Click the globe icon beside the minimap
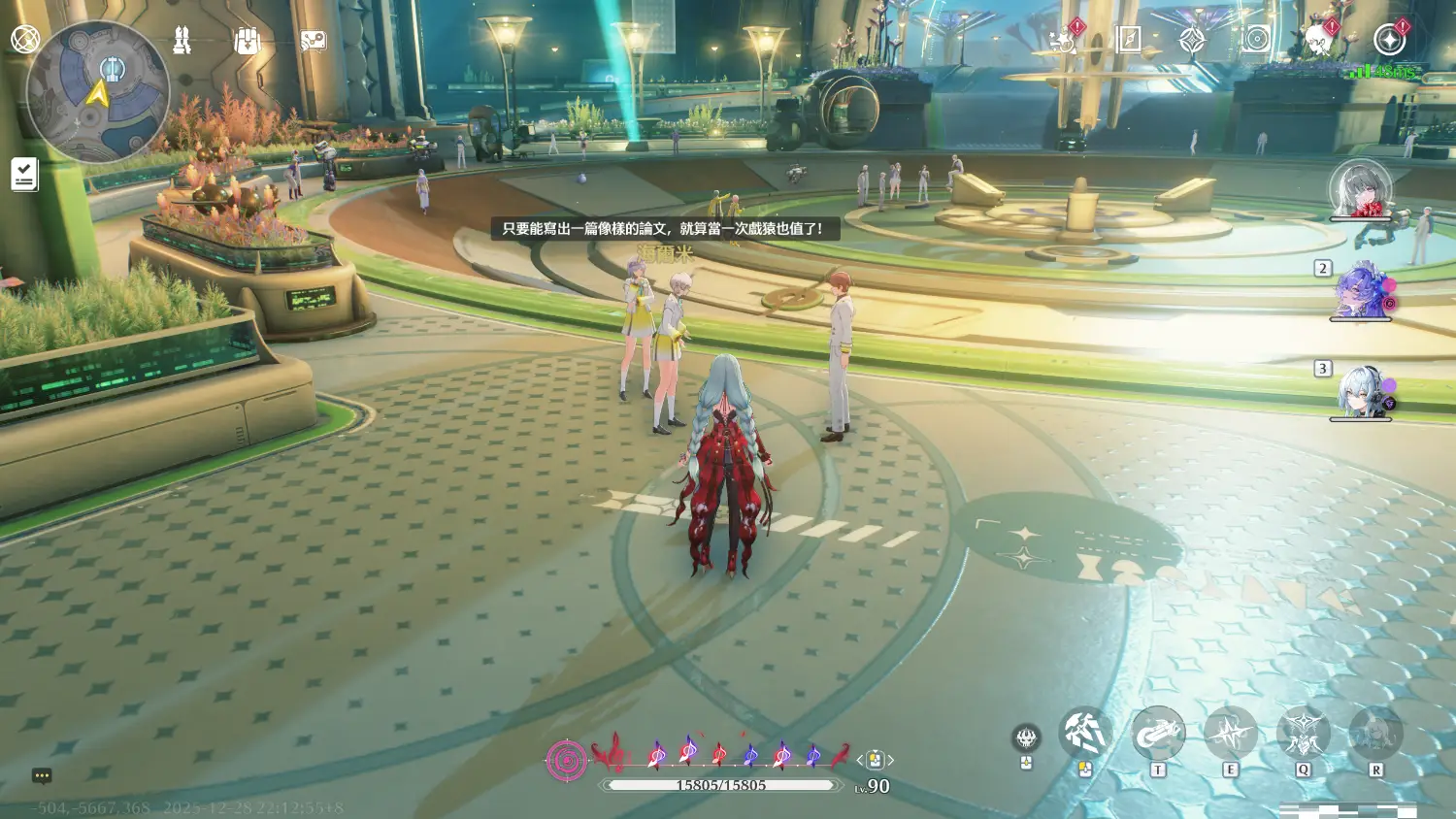Screen dimensions: 1456x819 (x=24, y=39)
